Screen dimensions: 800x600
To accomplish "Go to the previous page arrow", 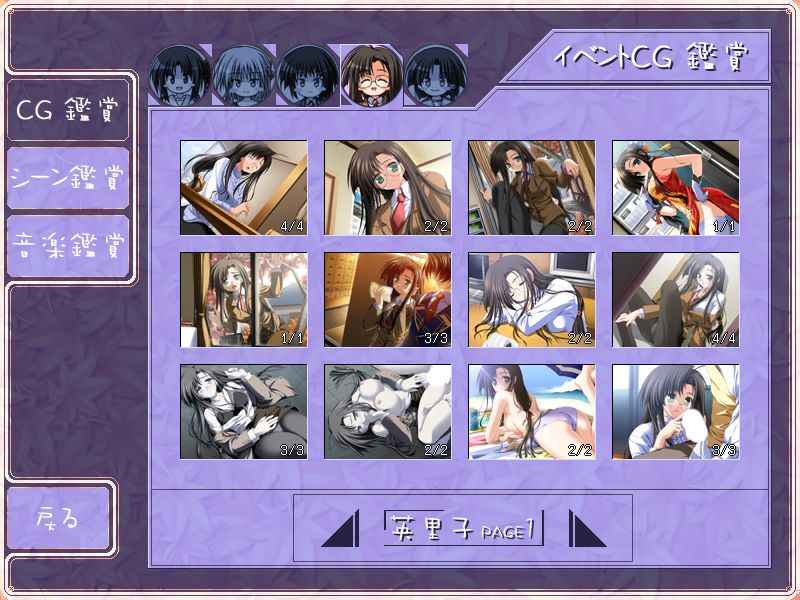I will tap(340, 528).
